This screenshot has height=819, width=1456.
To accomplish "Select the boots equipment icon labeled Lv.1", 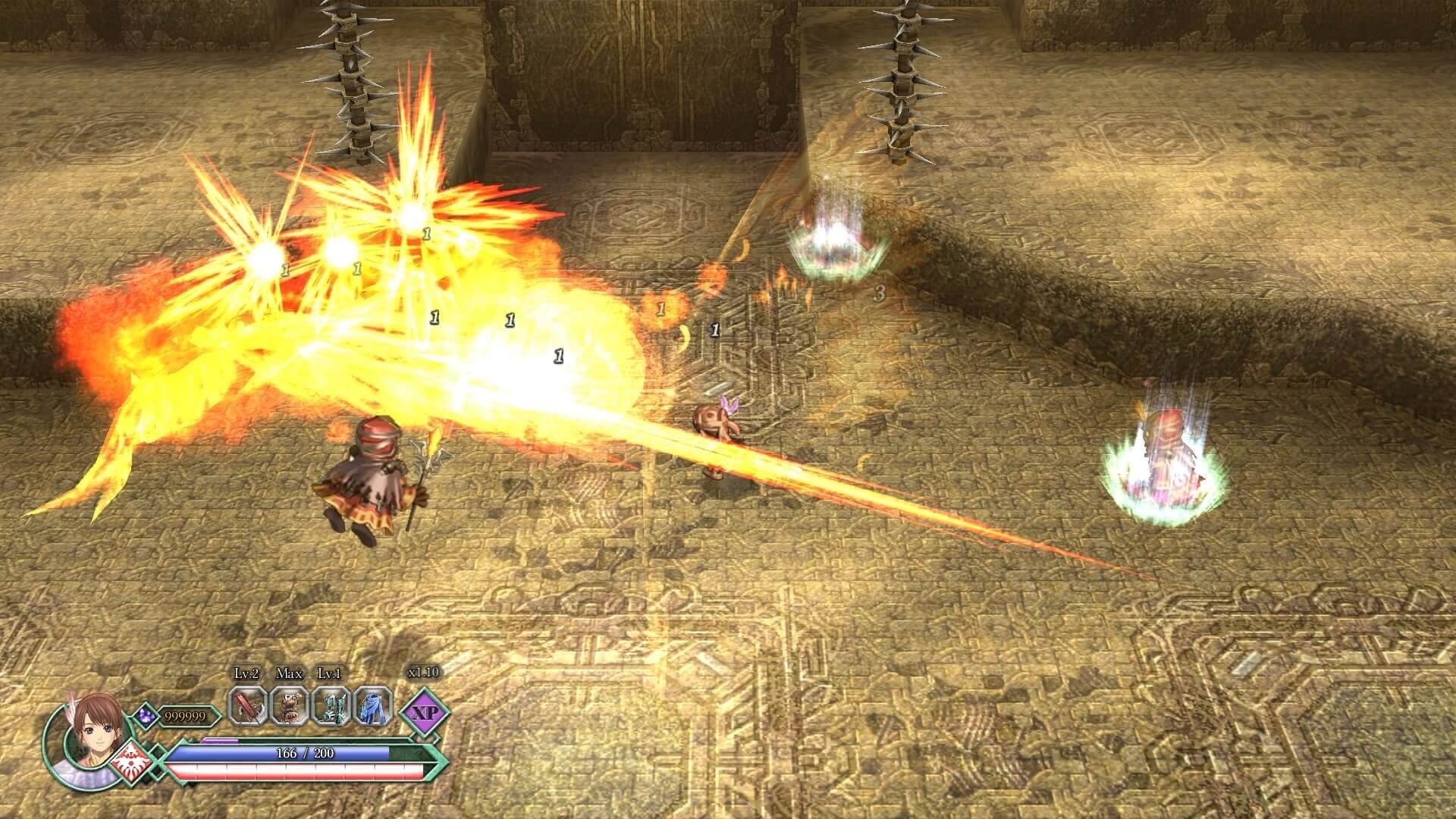I will coord(332,707).
